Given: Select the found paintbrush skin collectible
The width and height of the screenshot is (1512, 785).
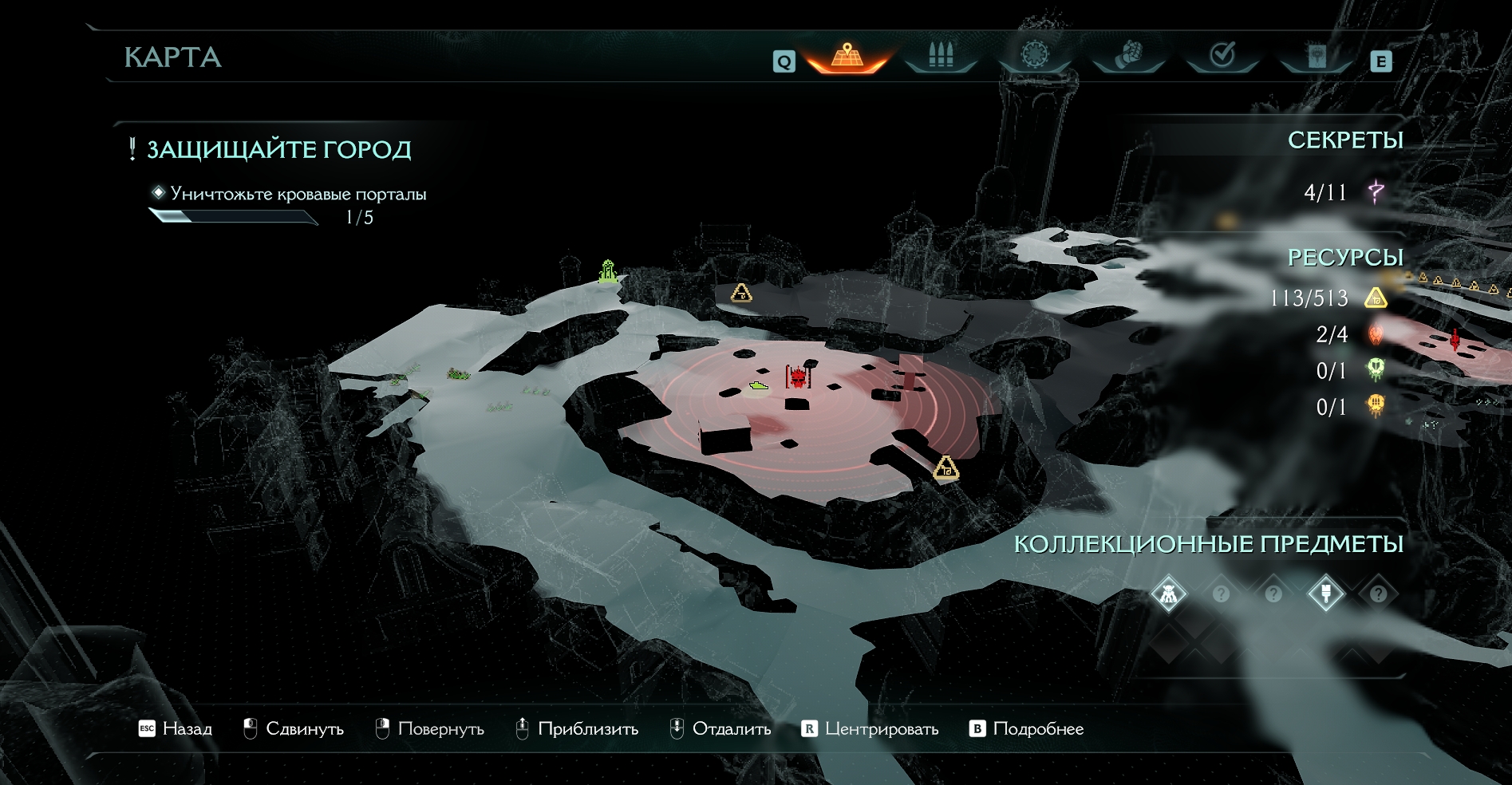Looking at the screenshot, I should (1326, 594).
